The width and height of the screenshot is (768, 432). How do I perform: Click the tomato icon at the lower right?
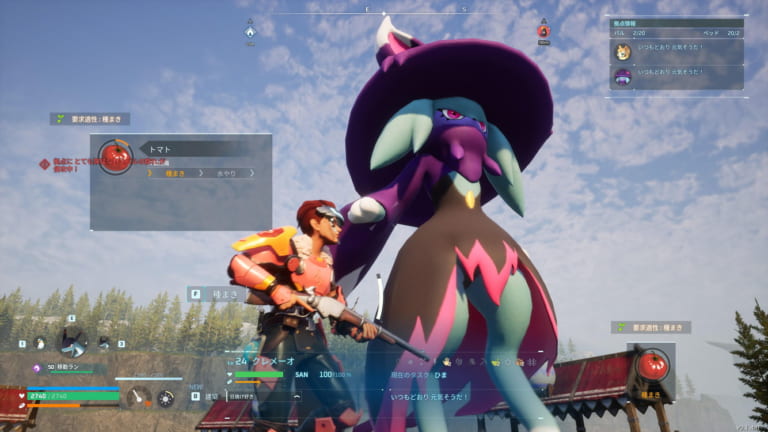click(x=651, y=365)
